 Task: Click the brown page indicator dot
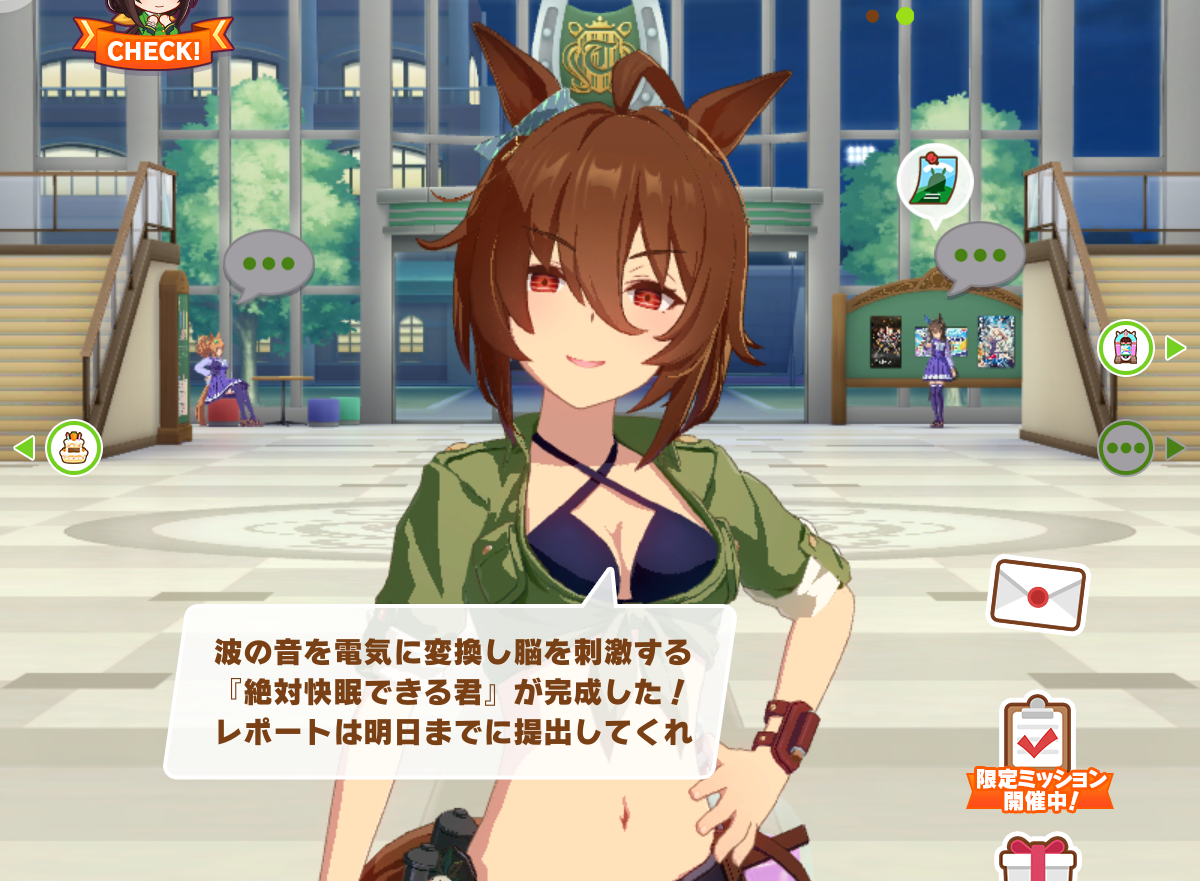click(872, 16)
